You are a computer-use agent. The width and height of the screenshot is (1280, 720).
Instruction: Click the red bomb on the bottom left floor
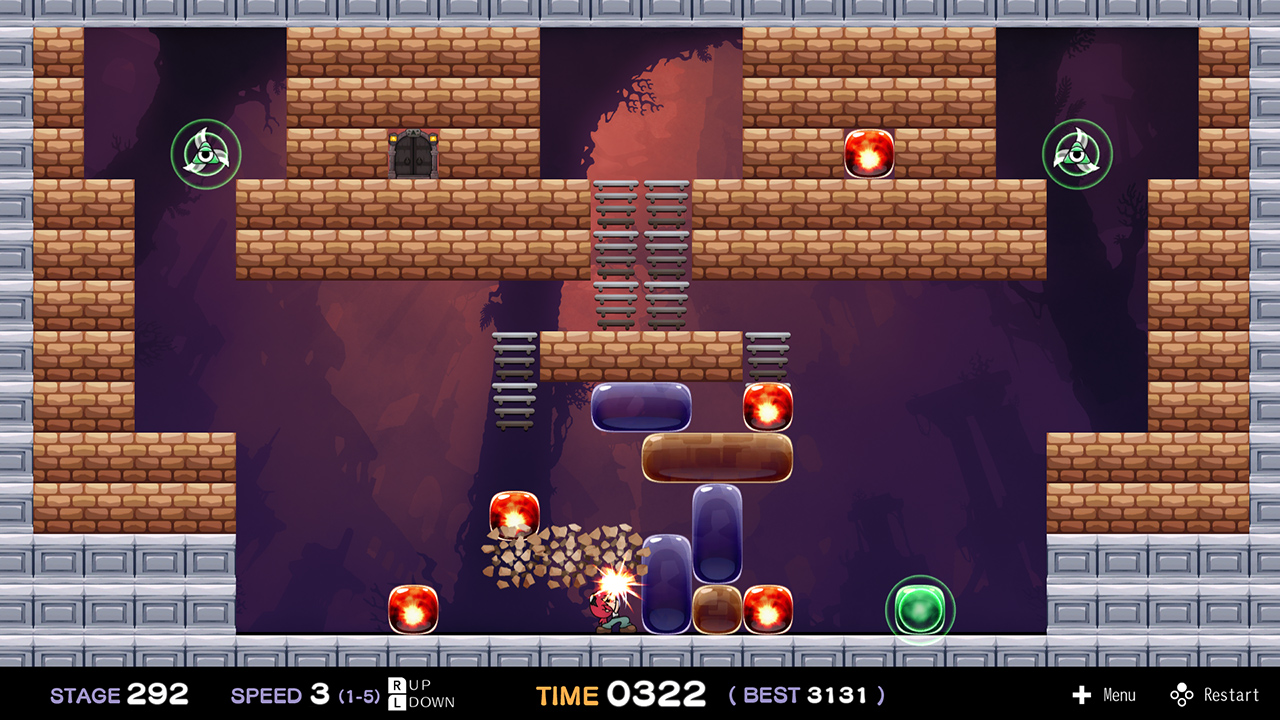[414, 609]
